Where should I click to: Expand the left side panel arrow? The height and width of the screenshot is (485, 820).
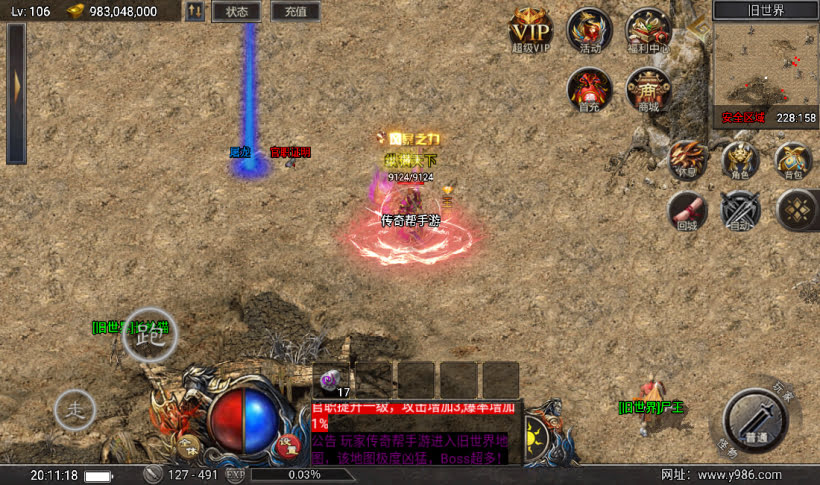[x=16, y=93]
